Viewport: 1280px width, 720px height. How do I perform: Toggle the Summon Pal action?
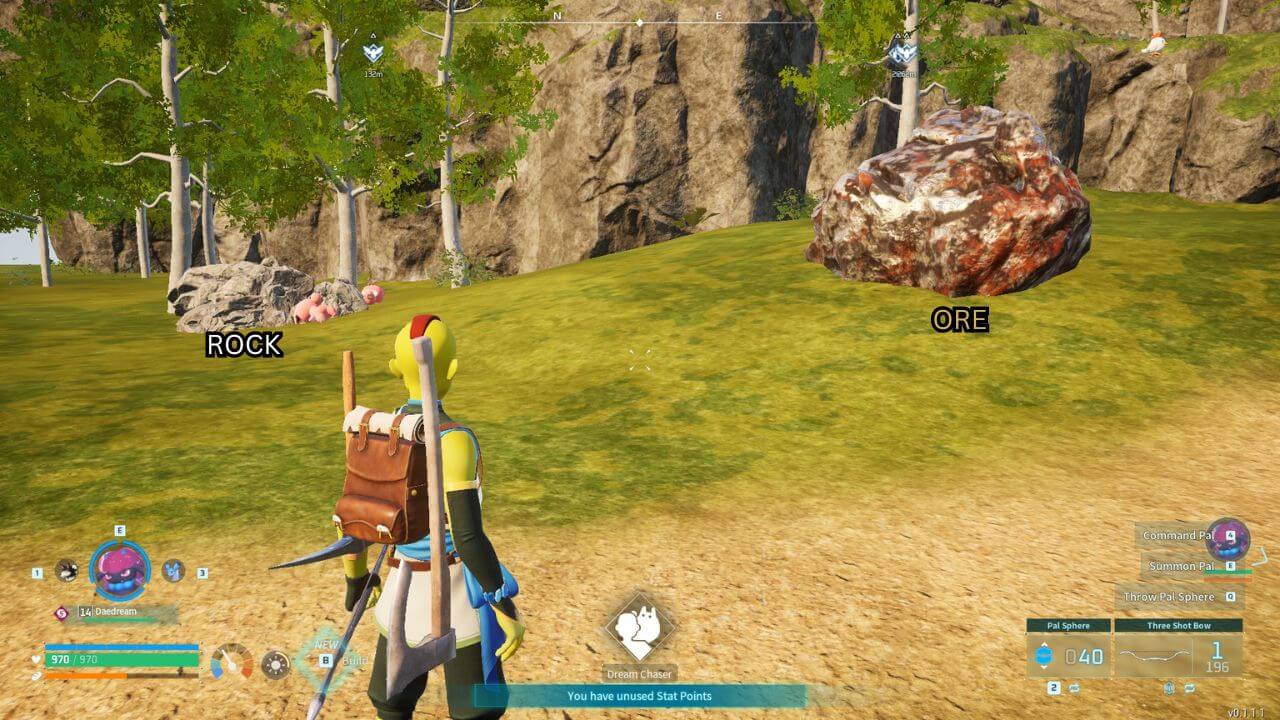pyautogui.click(x=1182, y=565)
